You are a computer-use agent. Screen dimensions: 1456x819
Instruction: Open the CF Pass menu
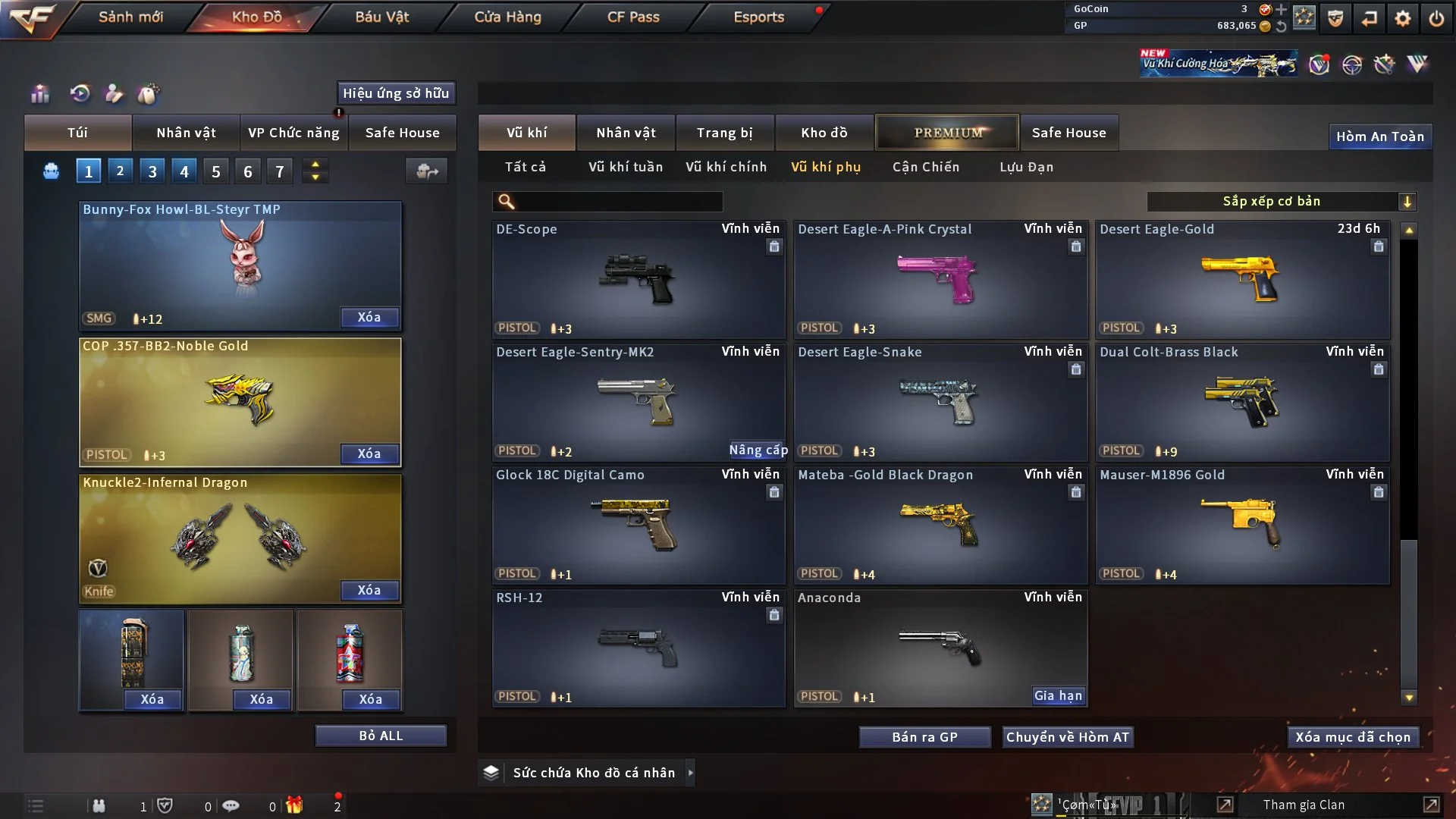[x=633, y=17]
